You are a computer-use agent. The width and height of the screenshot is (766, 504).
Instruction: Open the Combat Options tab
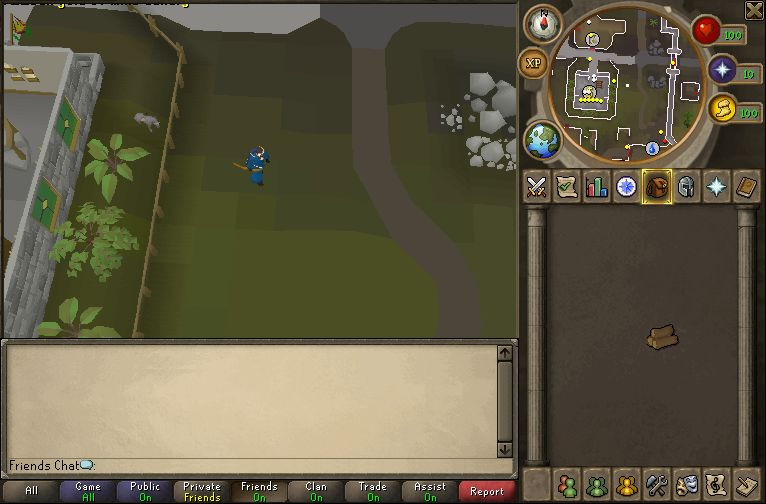coord(537,187)
